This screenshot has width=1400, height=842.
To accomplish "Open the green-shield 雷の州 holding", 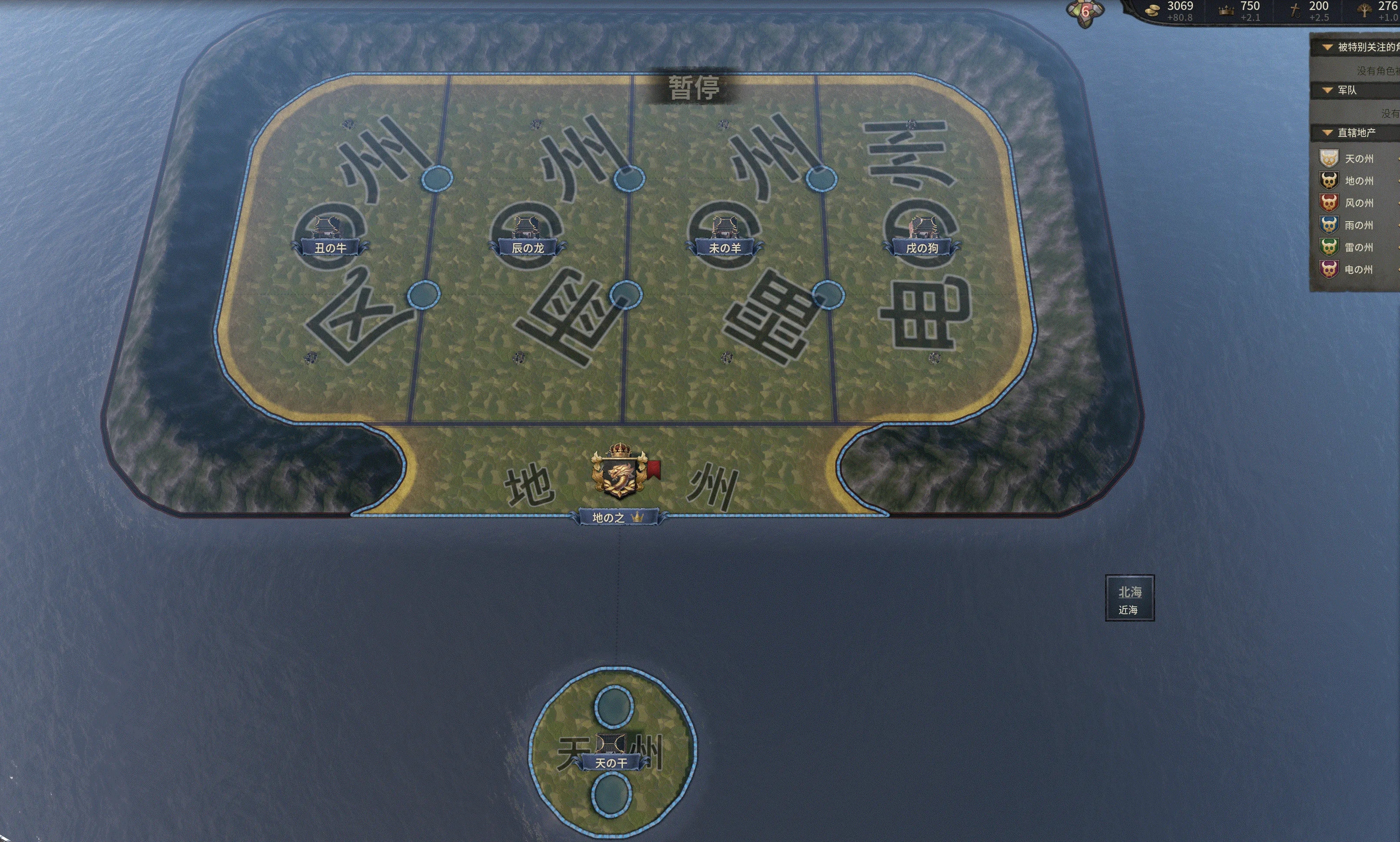I will pos(1358,247).
